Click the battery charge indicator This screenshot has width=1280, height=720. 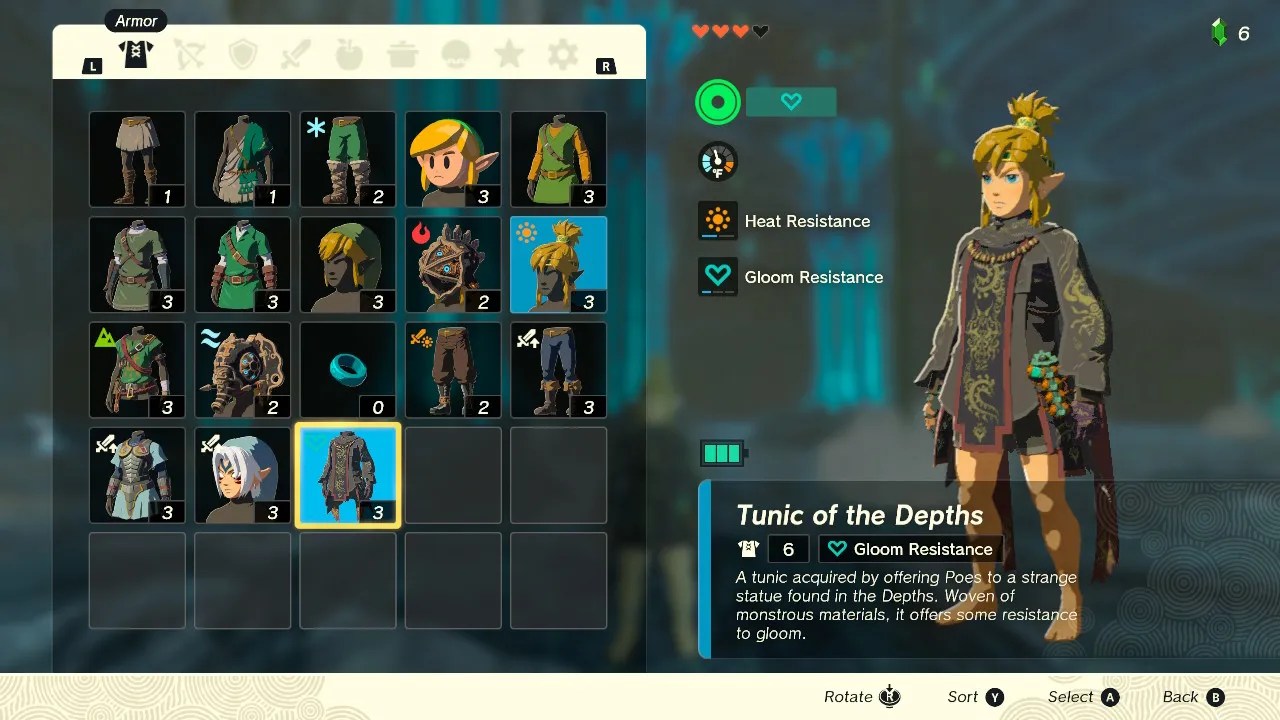click(x=723, y=452)
